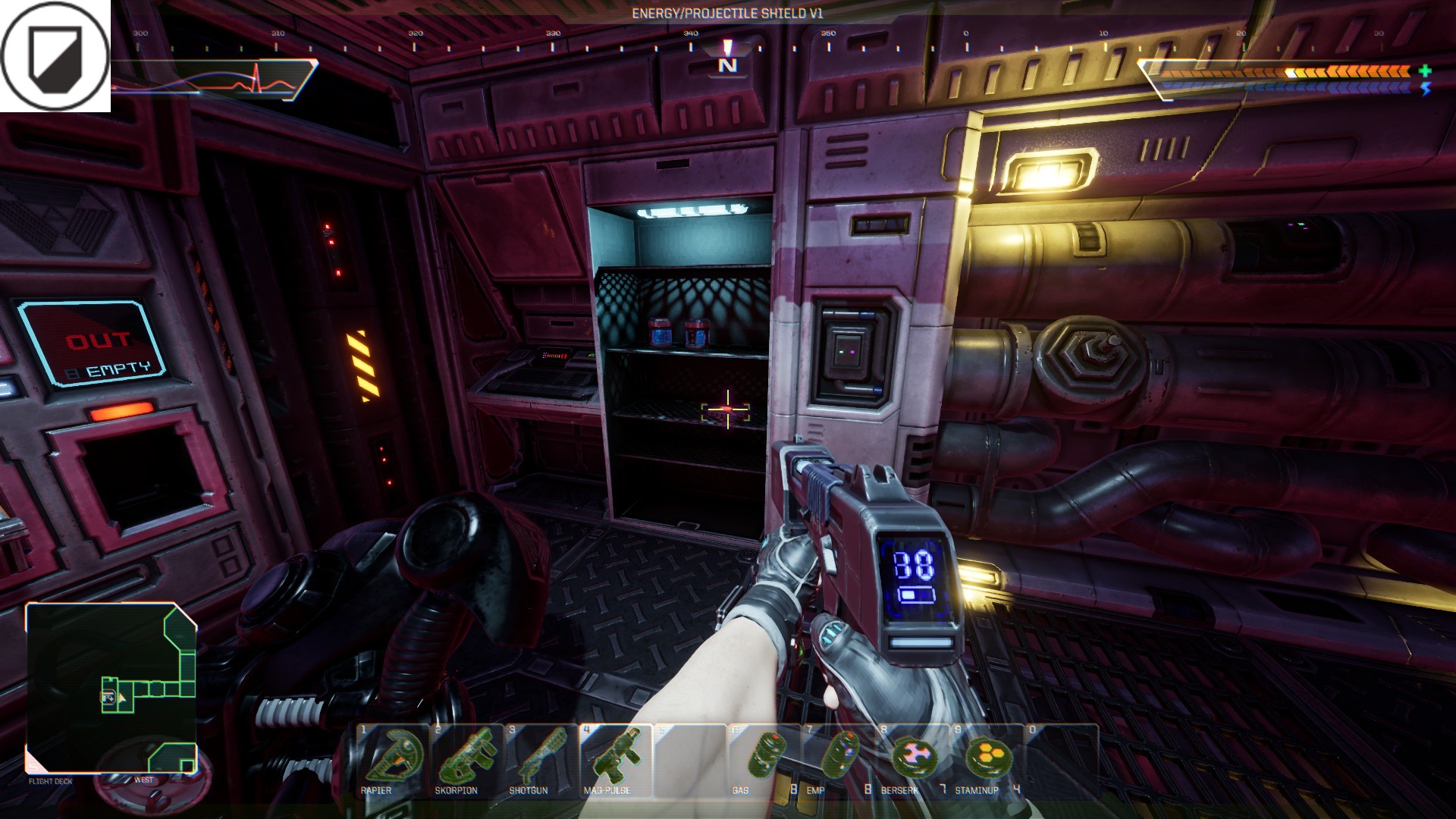Image resolution: width=1456 pixels, height=819 pixels.
Task: Equip the Skorpion from the hotbar
Action: (466, 759)
